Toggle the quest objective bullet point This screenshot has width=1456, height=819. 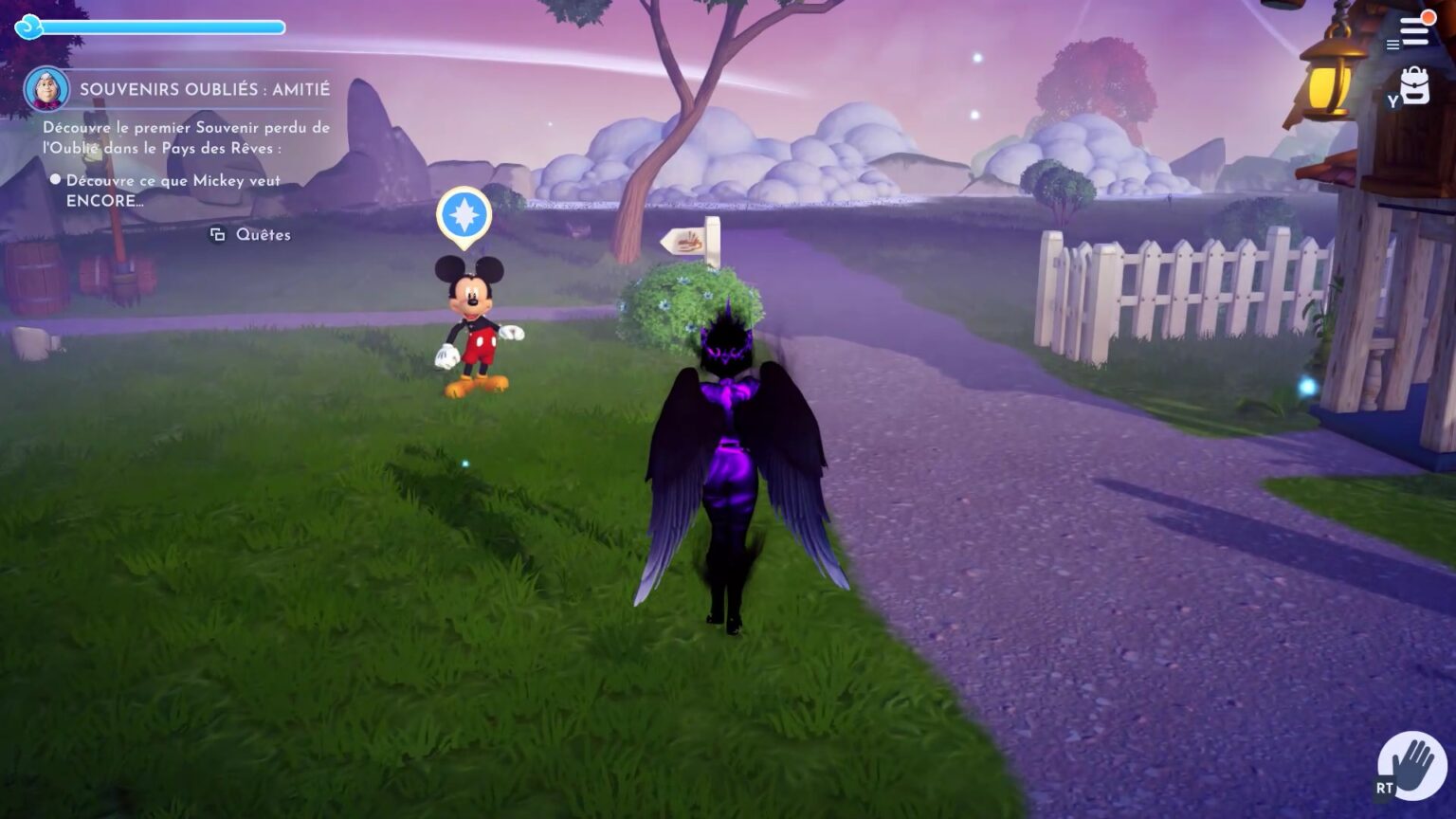(55, 180)
